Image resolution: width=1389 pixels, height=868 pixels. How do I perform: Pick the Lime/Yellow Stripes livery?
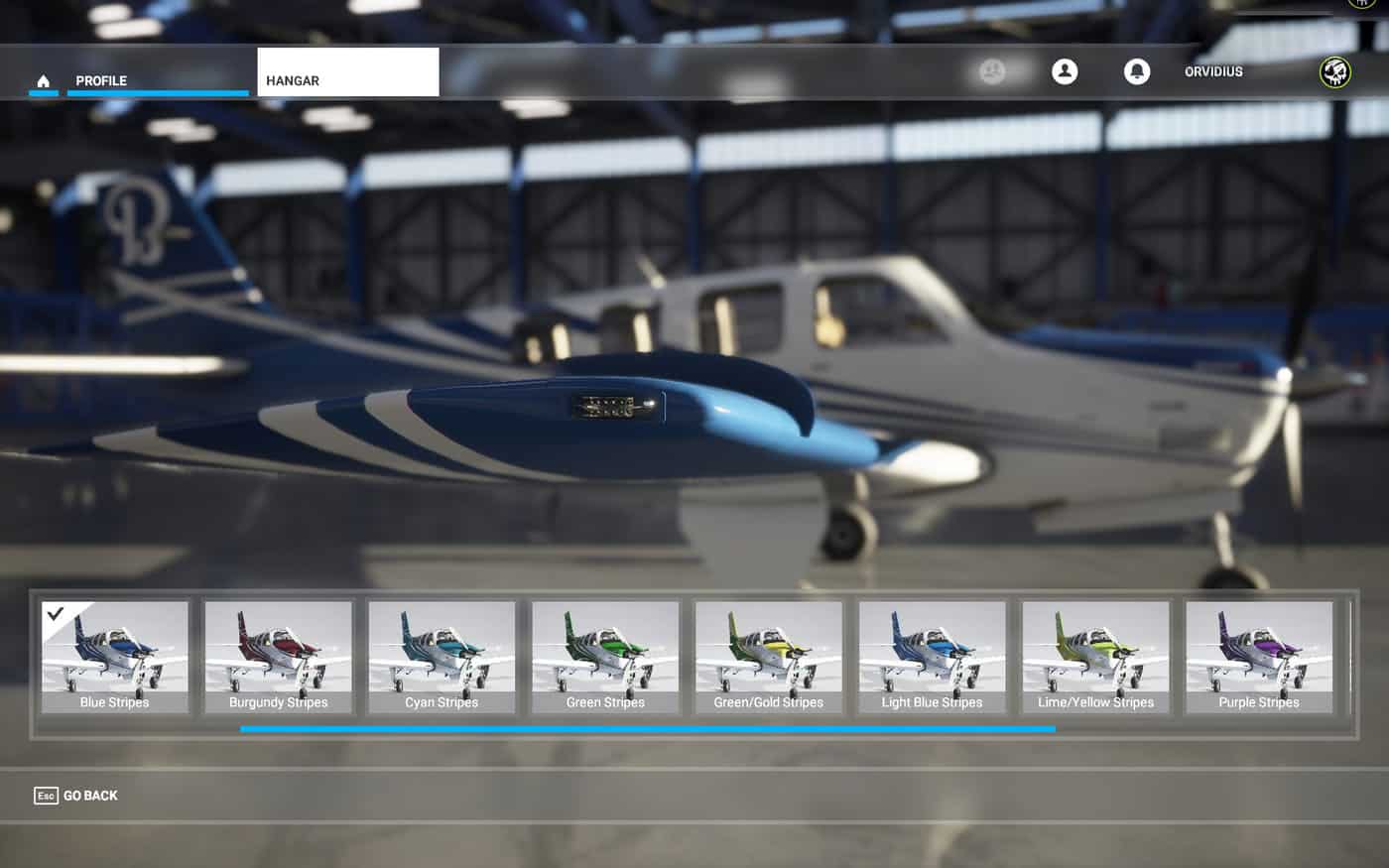coord(1095,657)
